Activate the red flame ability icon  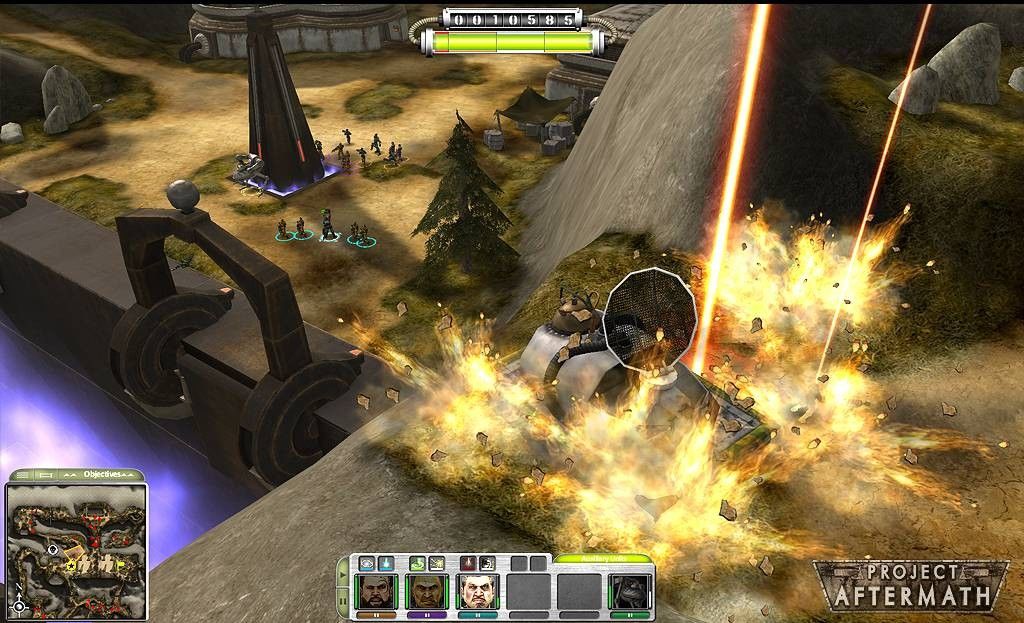[x=468, y=564]
